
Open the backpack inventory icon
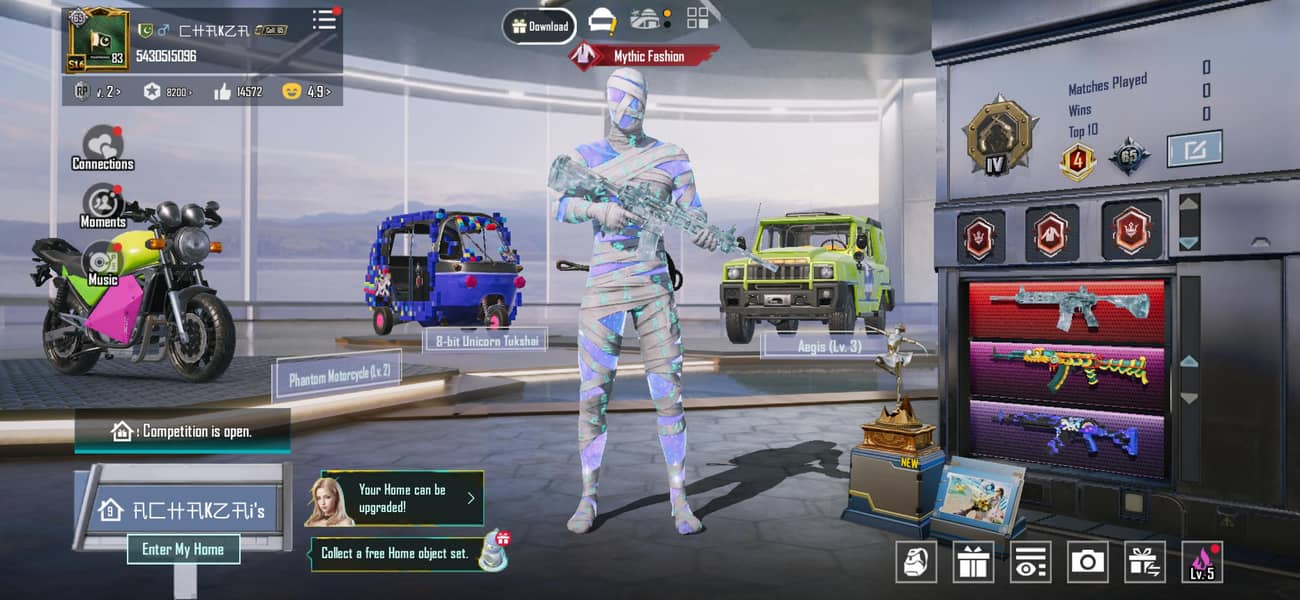(x=915, y=562)
